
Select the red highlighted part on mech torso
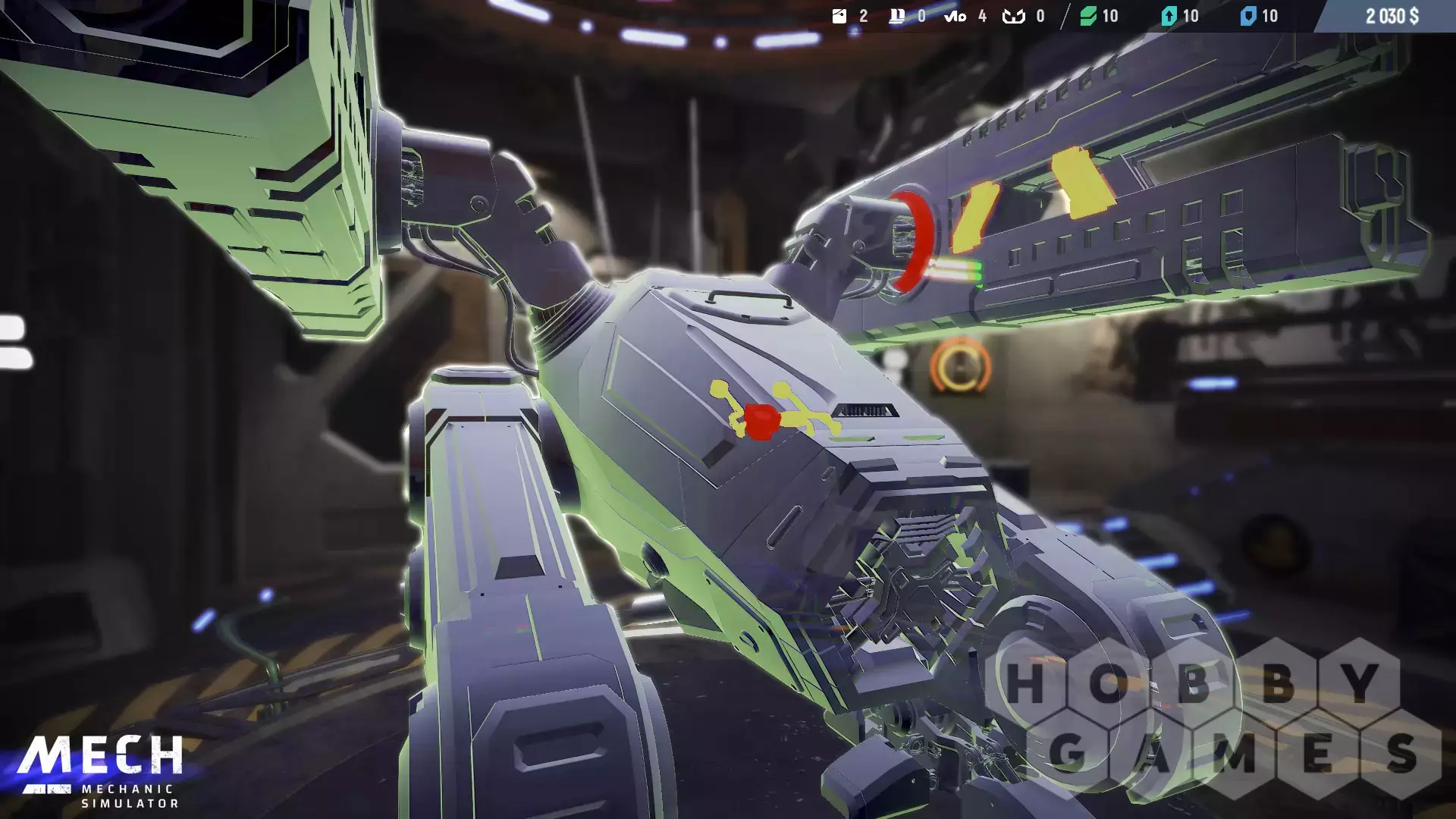(761, 422)
